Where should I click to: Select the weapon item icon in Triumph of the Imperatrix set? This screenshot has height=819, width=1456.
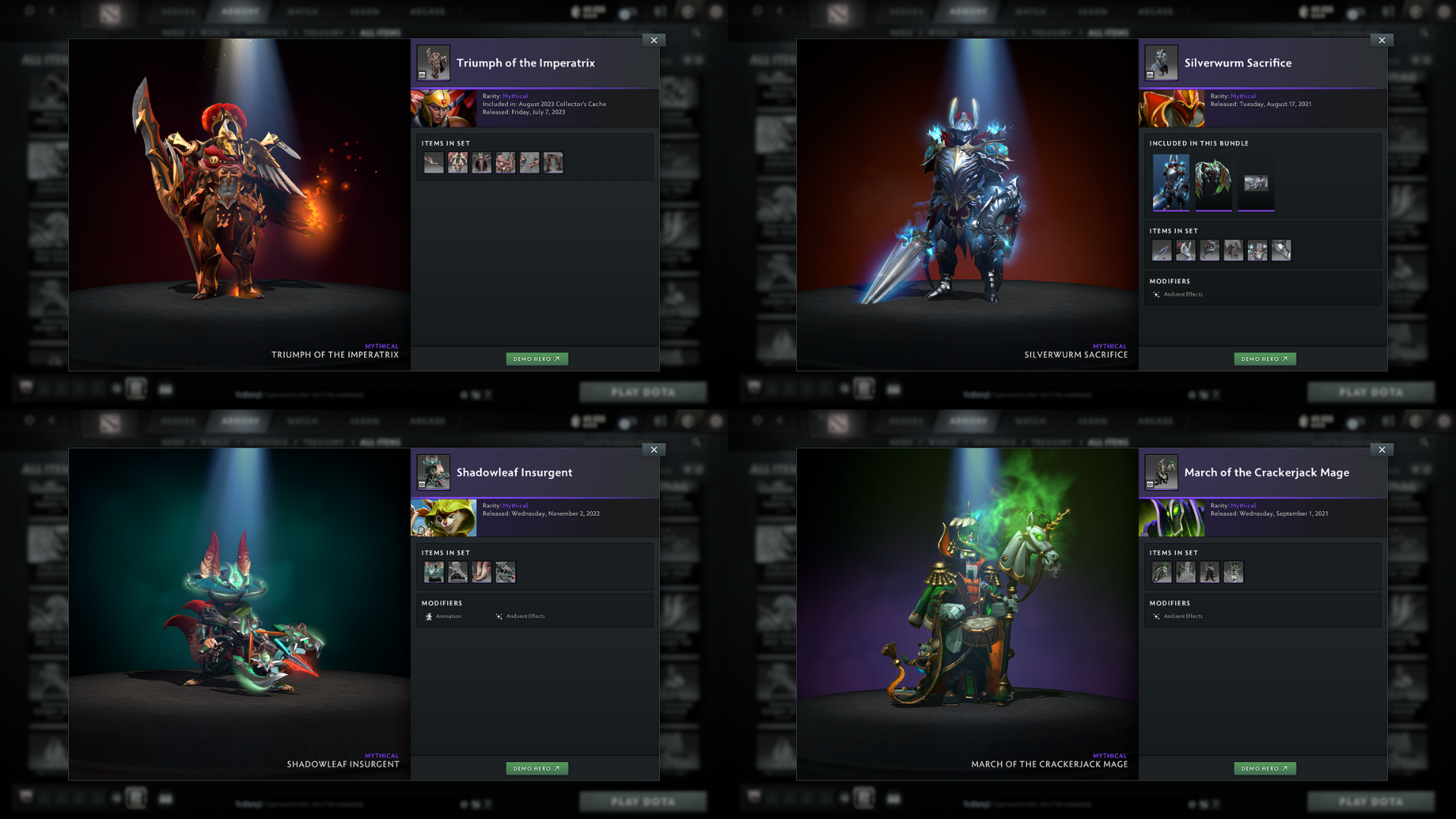coord(433,162)
